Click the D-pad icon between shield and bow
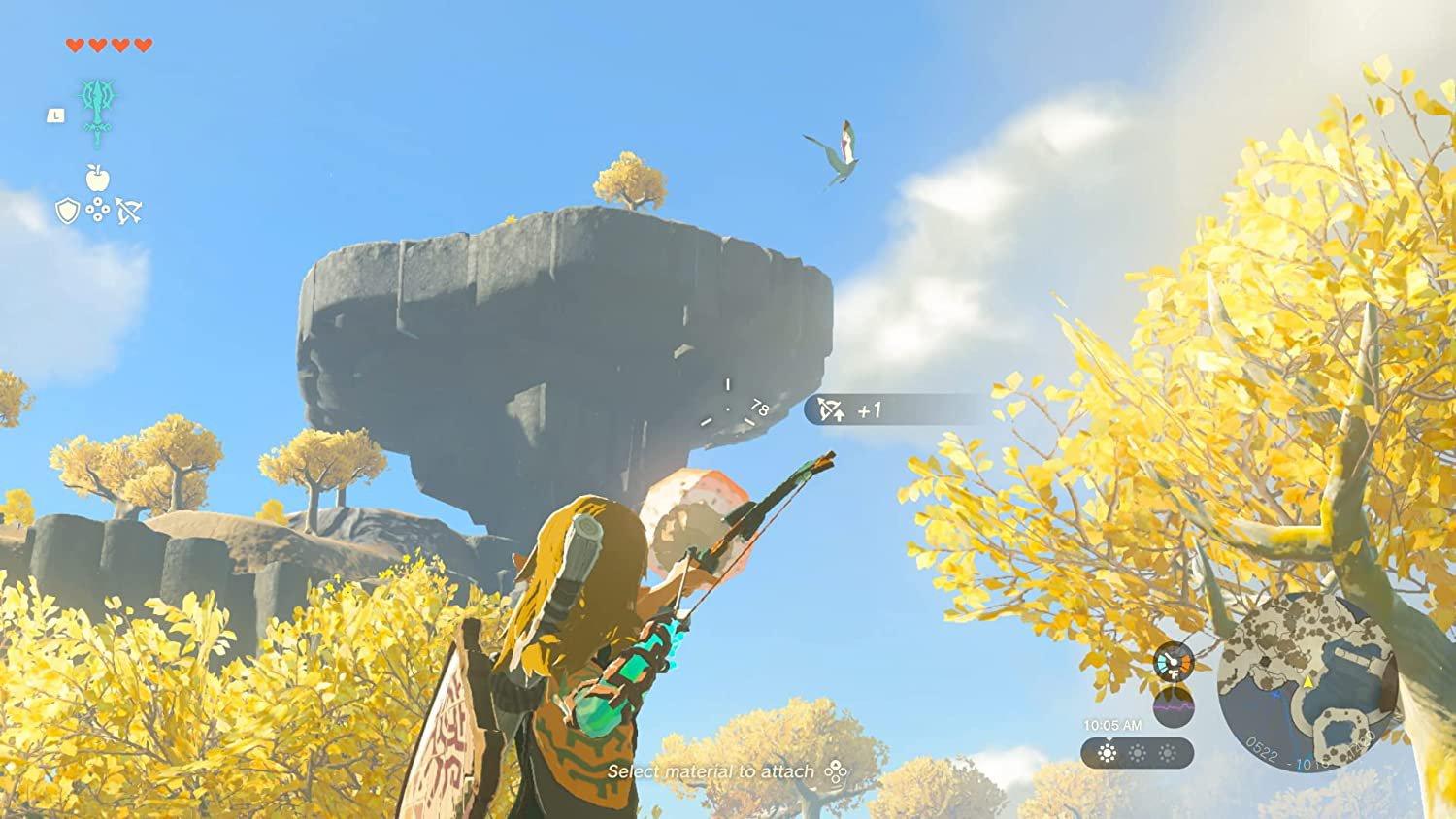 click(x=97, y=209)
